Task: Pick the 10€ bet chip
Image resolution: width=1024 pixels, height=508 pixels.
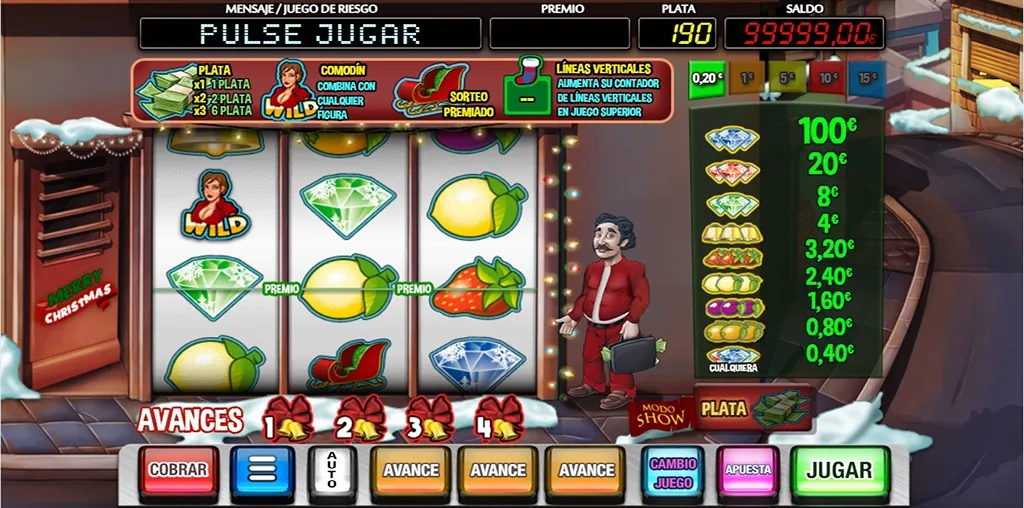Action: point(827,79)
